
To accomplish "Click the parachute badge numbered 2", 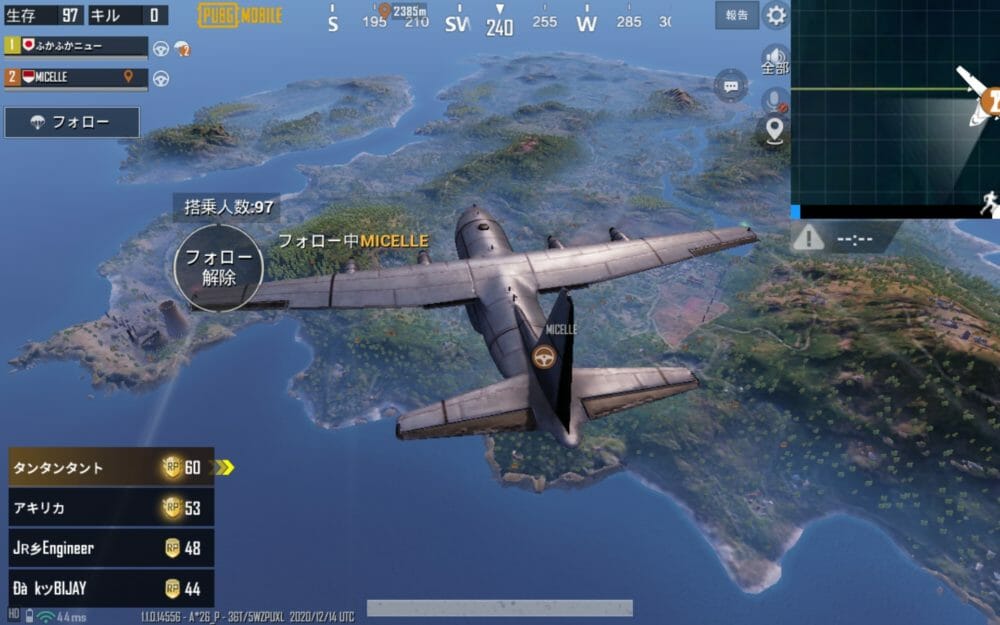I will [x=182, y=49].
